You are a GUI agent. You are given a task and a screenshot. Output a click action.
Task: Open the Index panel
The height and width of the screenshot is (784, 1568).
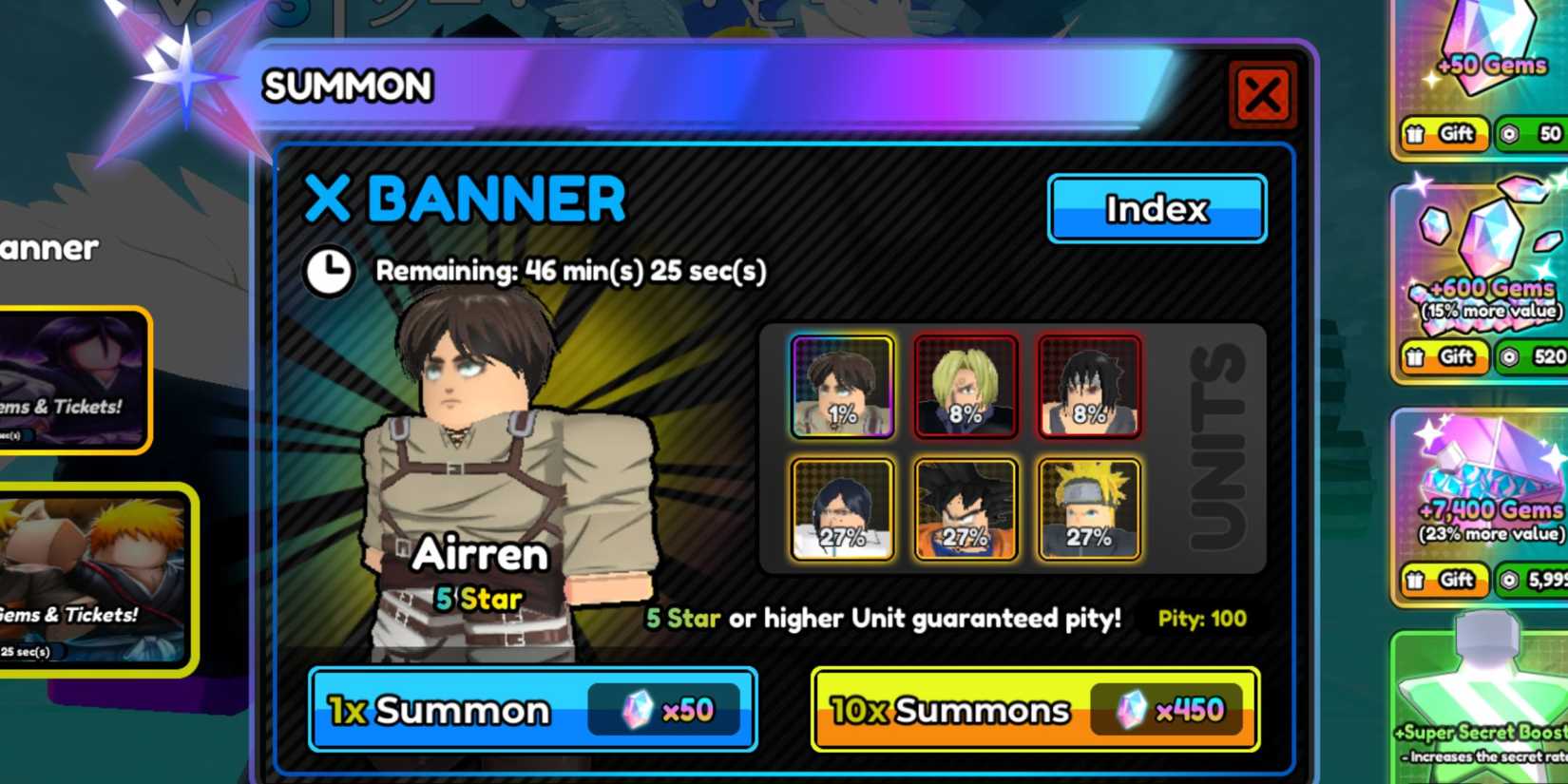(1157, 209)
